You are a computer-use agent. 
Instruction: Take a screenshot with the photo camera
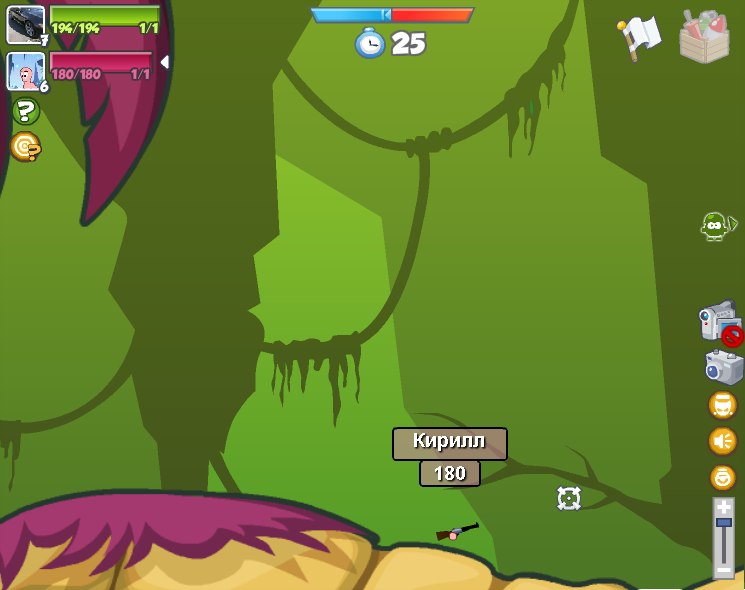(723, 366)
